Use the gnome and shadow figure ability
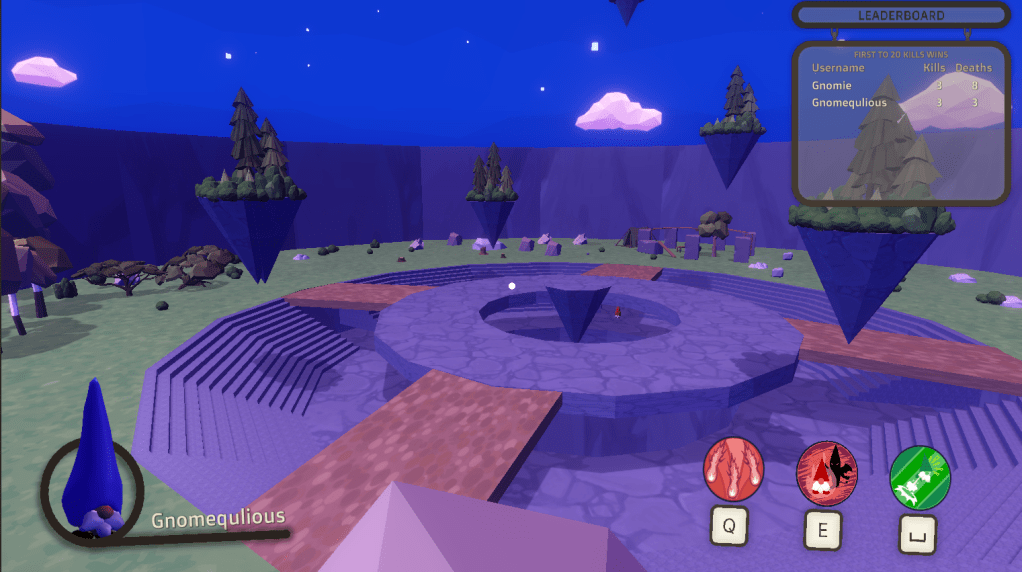The height and width of the screenshot is (572, 1022). tap(826, 473)
